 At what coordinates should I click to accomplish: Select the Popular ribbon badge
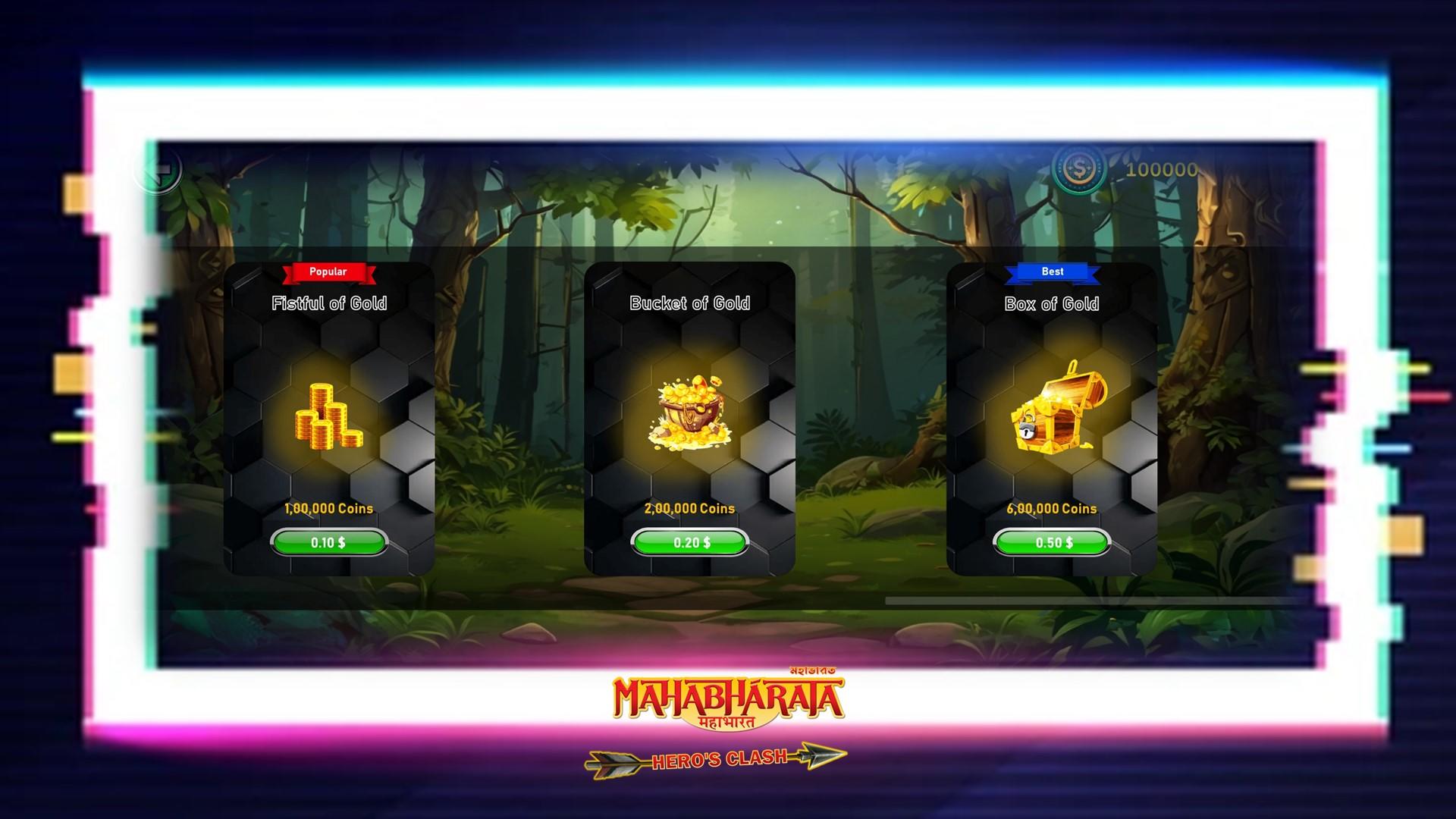point(327,271)
